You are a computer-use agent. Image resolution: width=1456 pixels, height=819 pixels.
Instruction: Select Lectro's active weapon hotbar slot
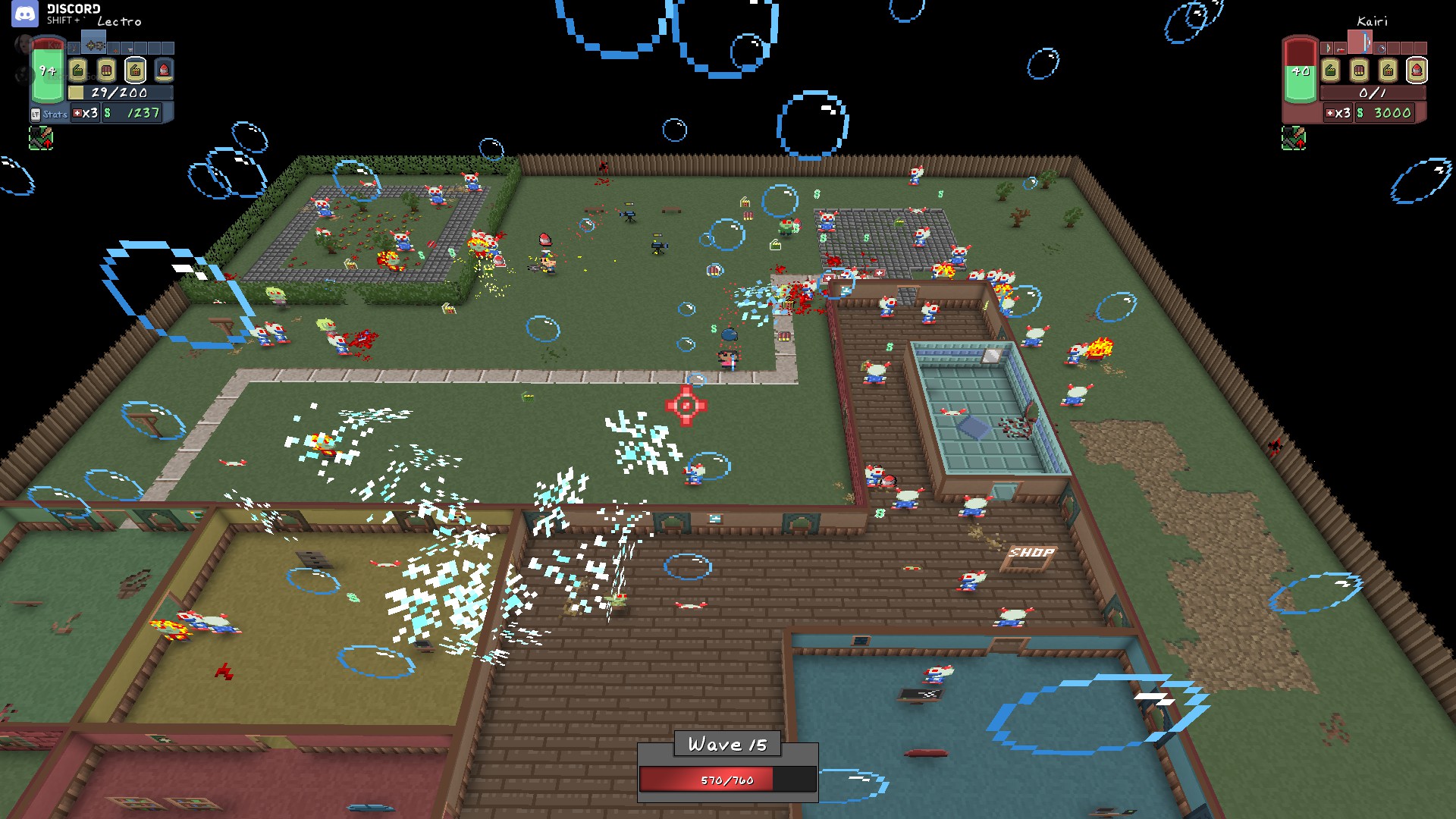pyautogui.click(x=94, y=42)
